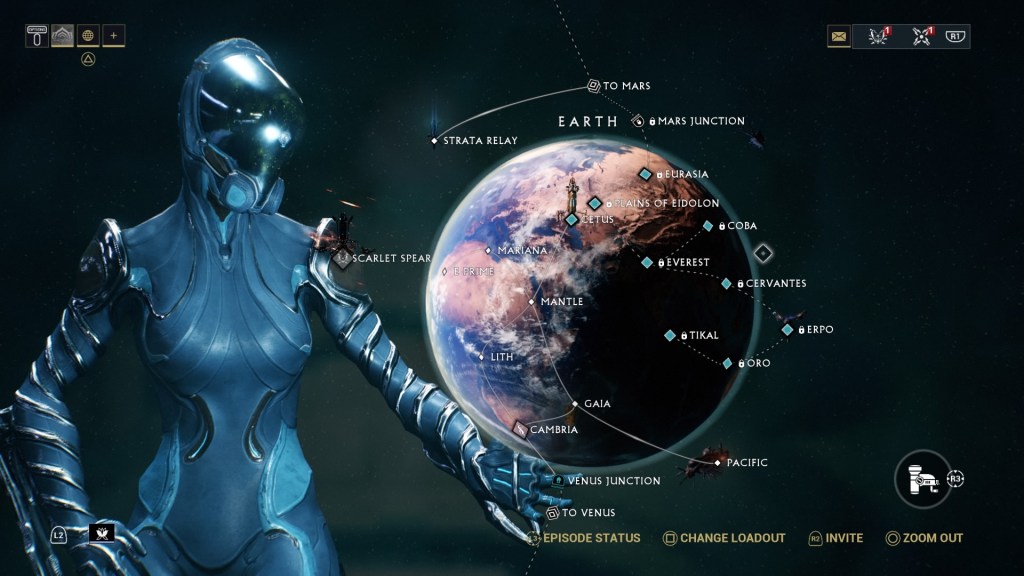Viewport: 1024px width, 576px height.
Task: Choose the Cambria mission node
Action: (x=520, y=429)
